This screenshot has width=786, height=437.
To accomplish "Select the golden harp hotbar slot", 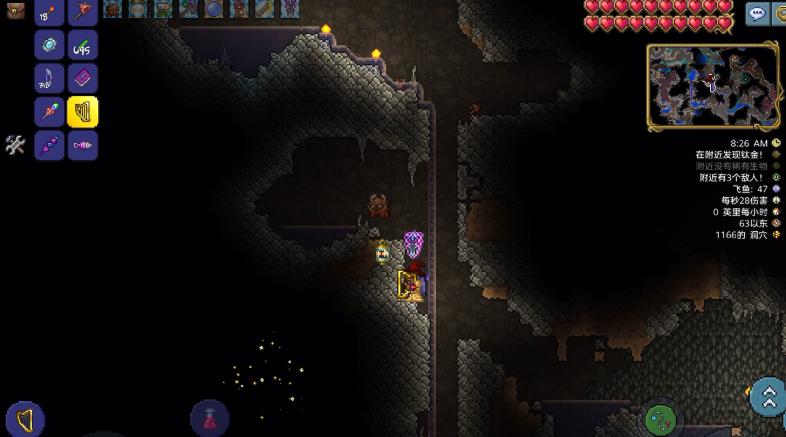I will point(82,111).
